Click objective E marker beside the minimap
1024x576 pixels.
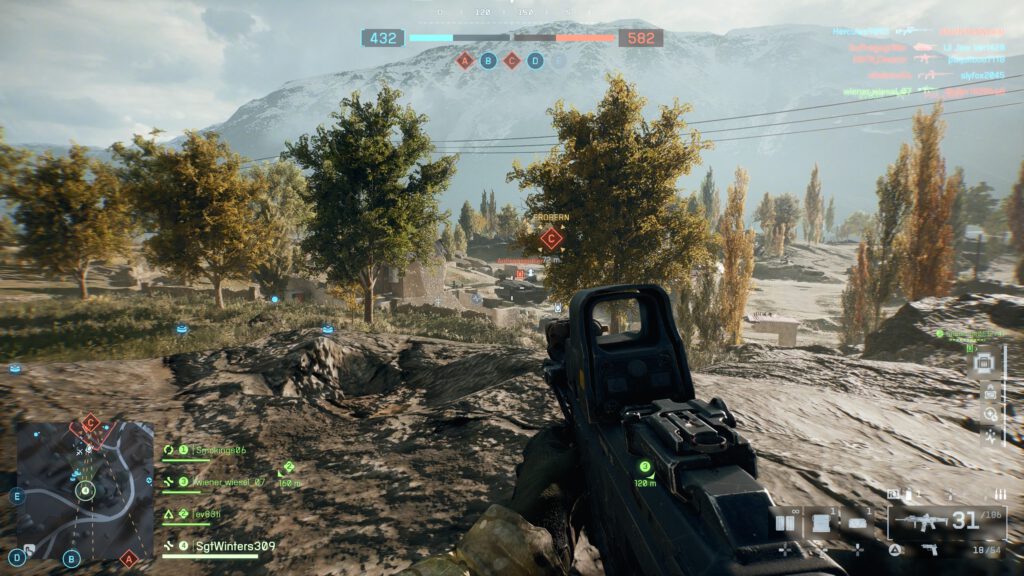point(16,495)
